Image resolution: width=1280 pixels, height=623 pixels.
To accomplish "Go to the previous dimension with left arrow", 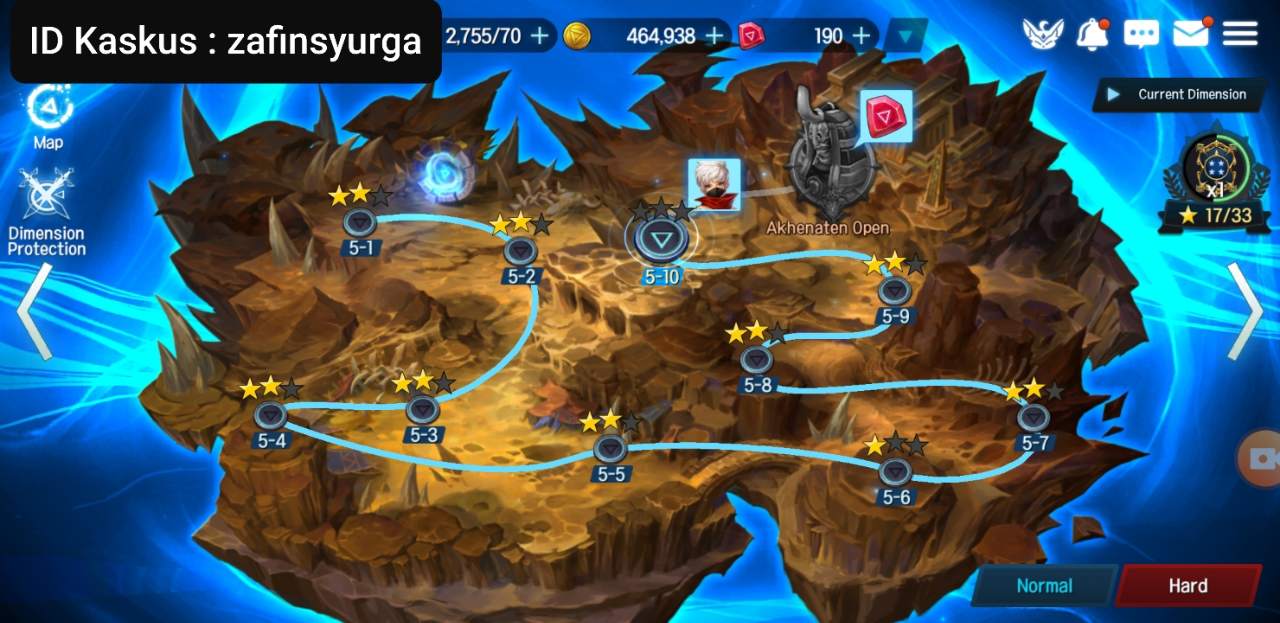I will (35, 310).
